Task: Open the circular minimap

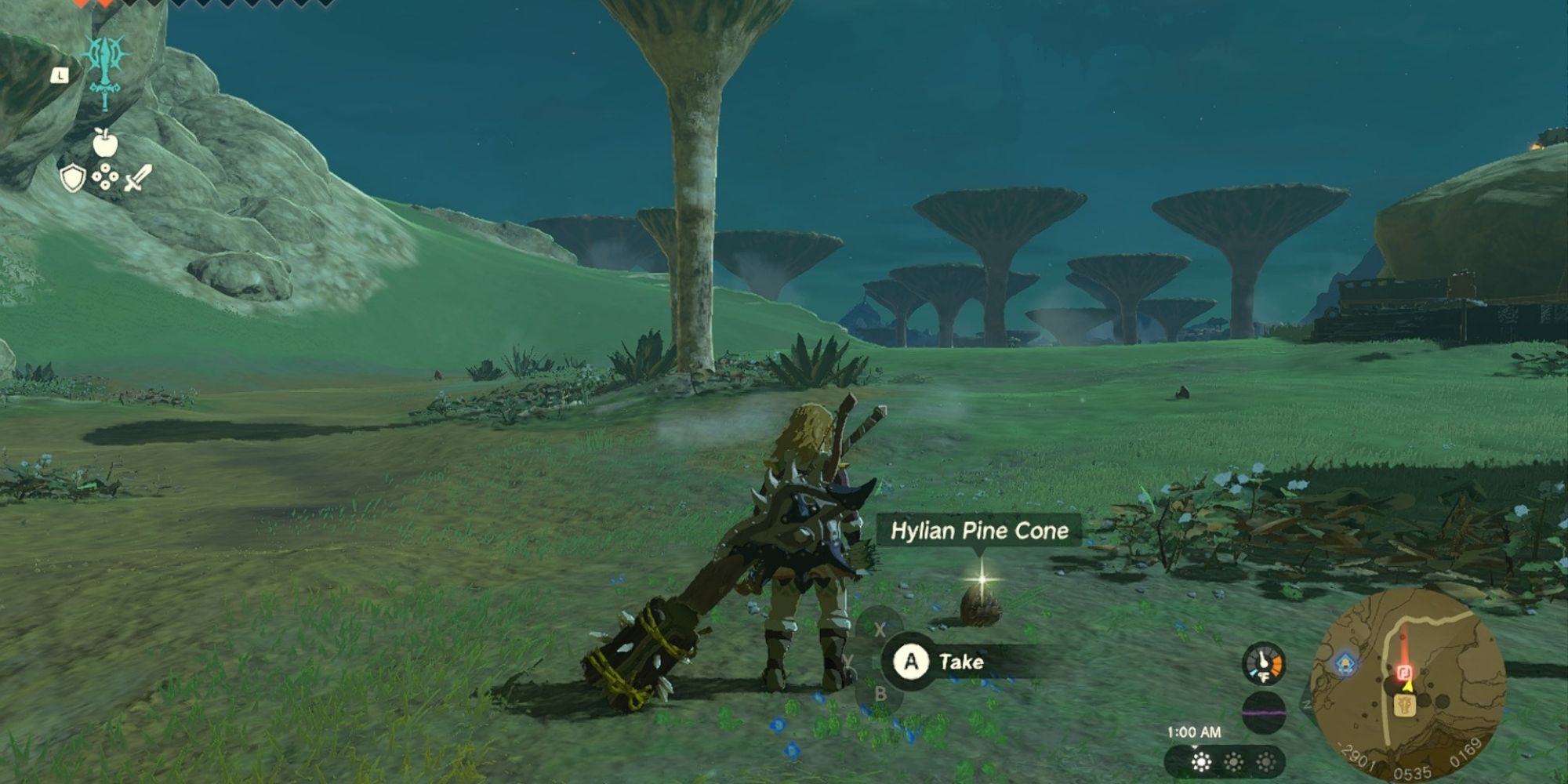Action: (1408, 685)
